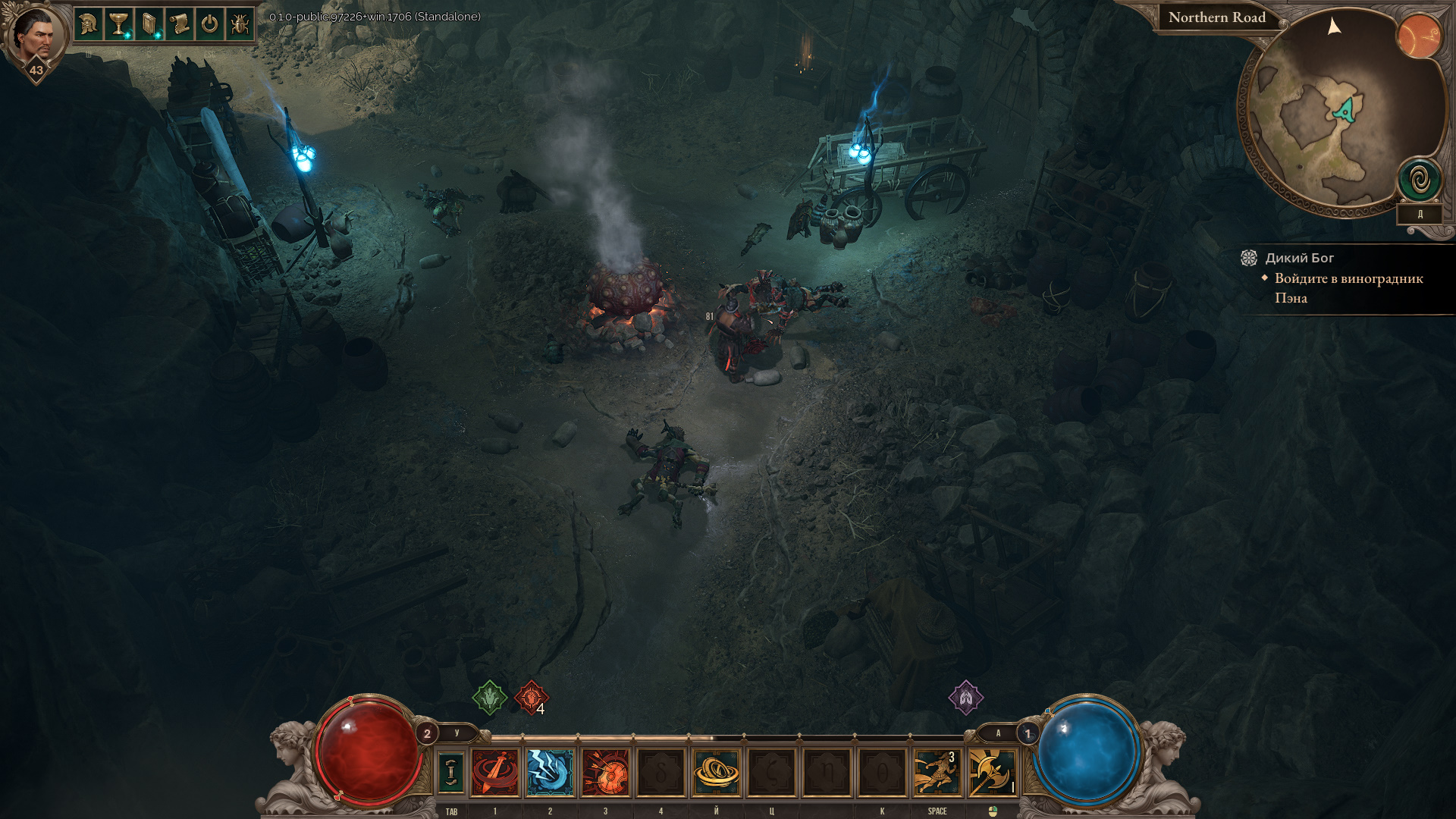Open the circular minimap
This screenshot has height=819, width=1456.
pyautogui.click(x=1335, y=114)
